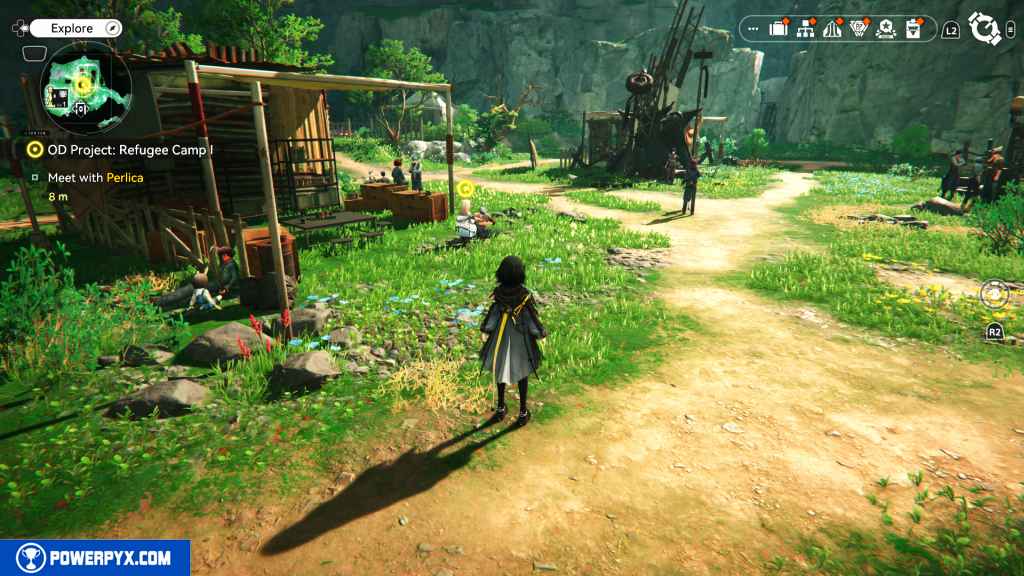The image size is (1024, 576).
Task: Click the compass icon beside Explore
Action: pos(113,29)
